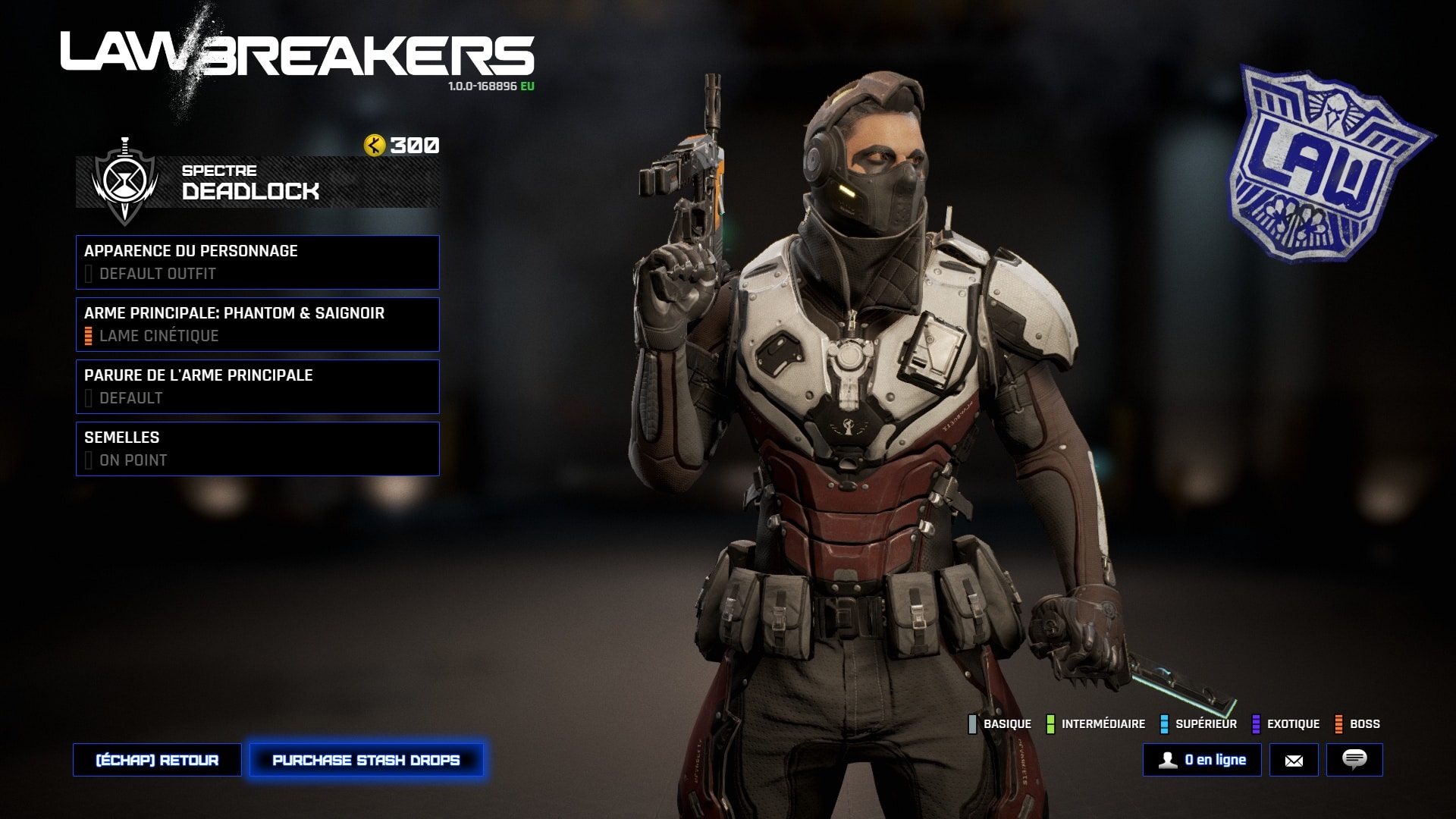Open Parure de l'Arme Principale option
Screen dimensions: 1456x819
point(257,387)
